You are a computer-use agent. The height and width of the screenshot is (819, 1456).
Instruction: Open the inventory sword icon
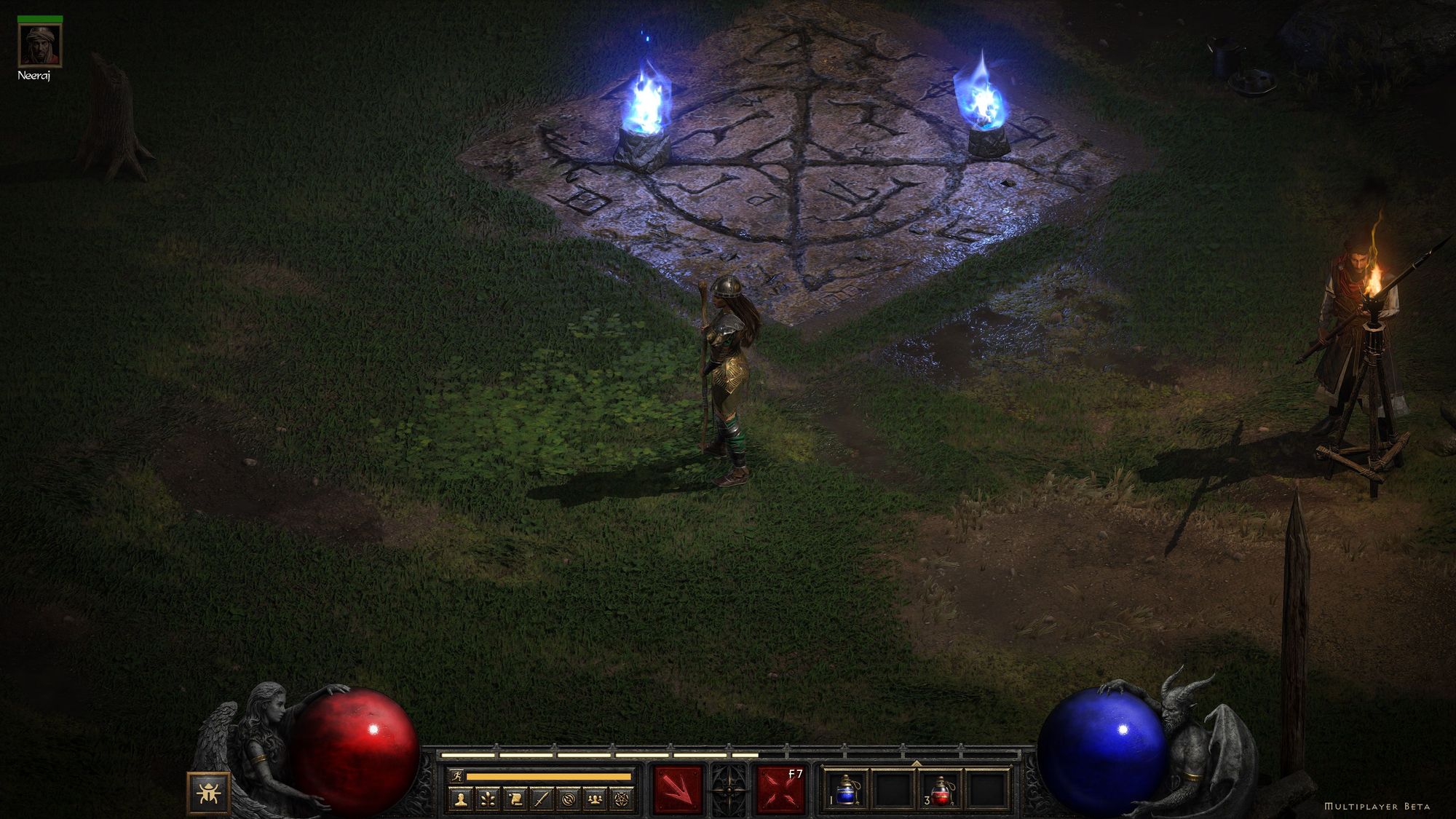[x=541, y=800]
